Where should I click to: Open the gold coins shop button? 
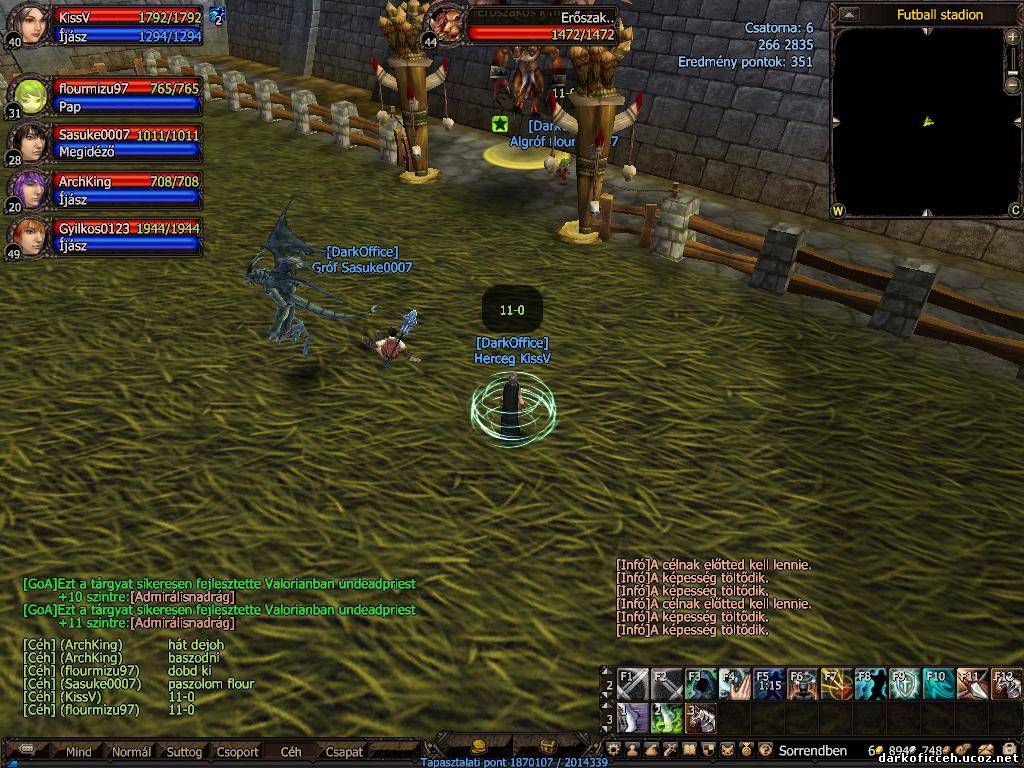pyautogui.click(x=479, y=746)
